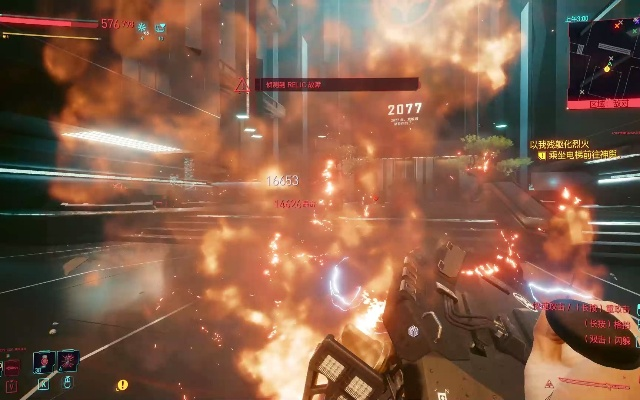The width and height of the screenshot is (640, 400).
Task: Click the snowflake status effect icon
Action: pos(143,28)
